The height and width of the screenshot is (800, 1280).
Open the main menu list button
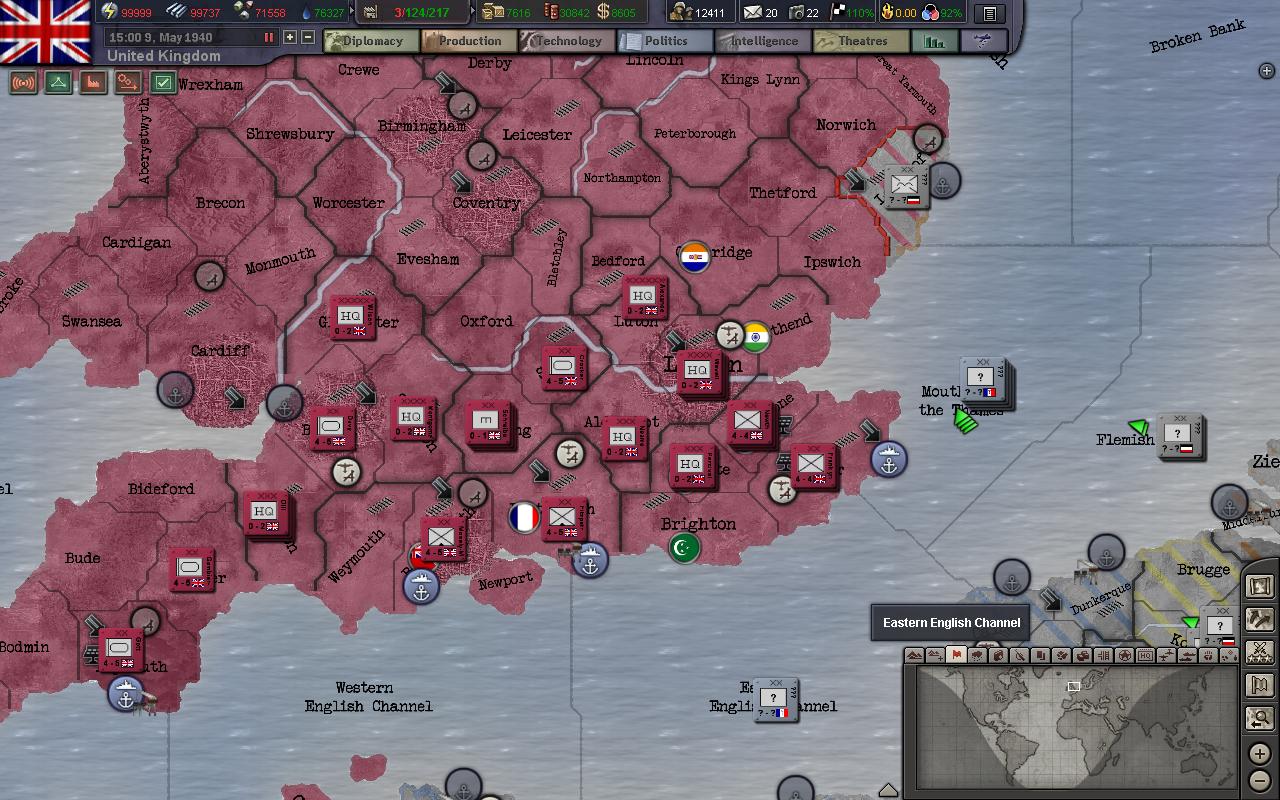click(989, 13)
